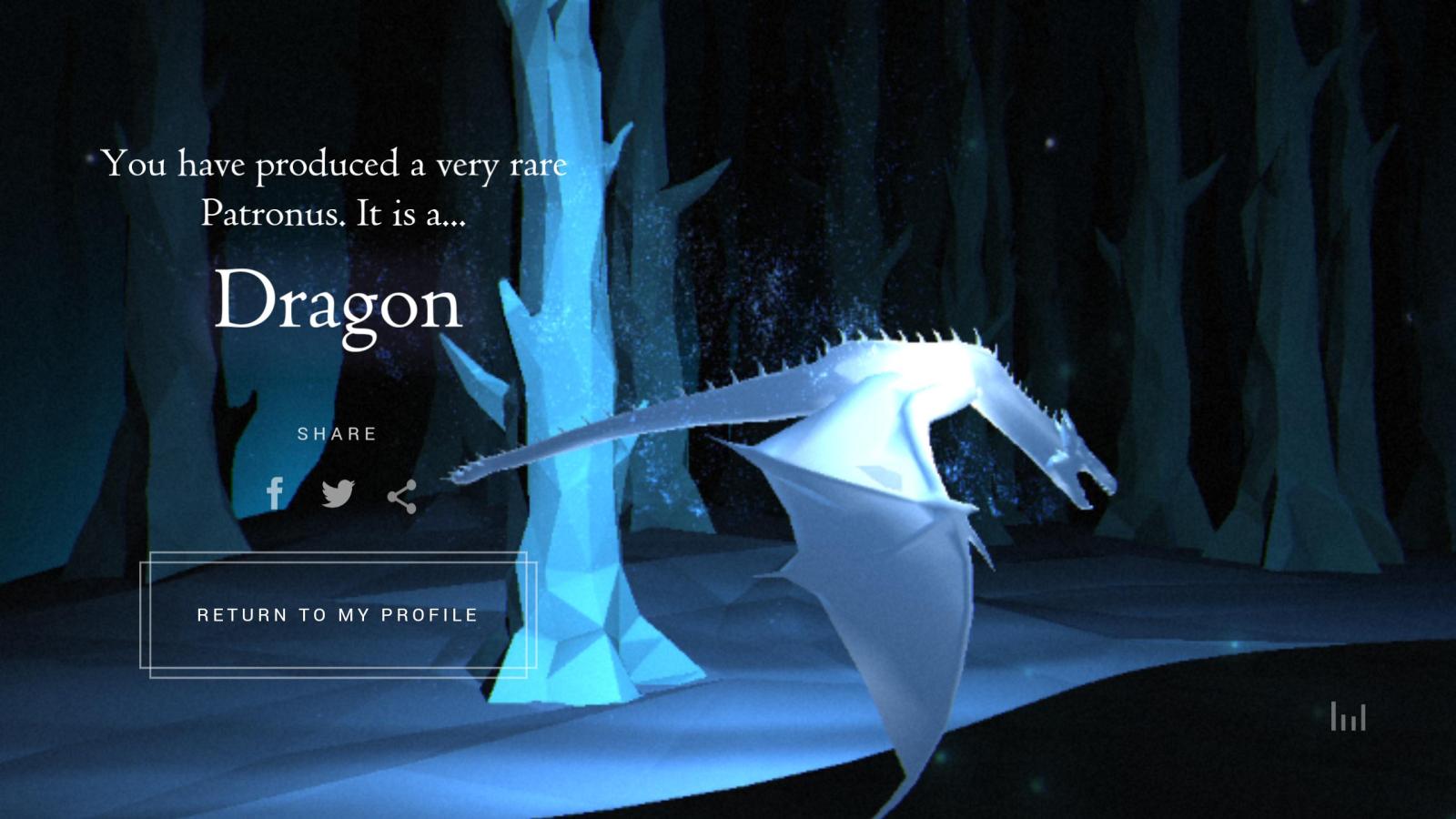Select the Facebook "f" icon under SHARE
1456x819 pixels.
tap(273, 494)
